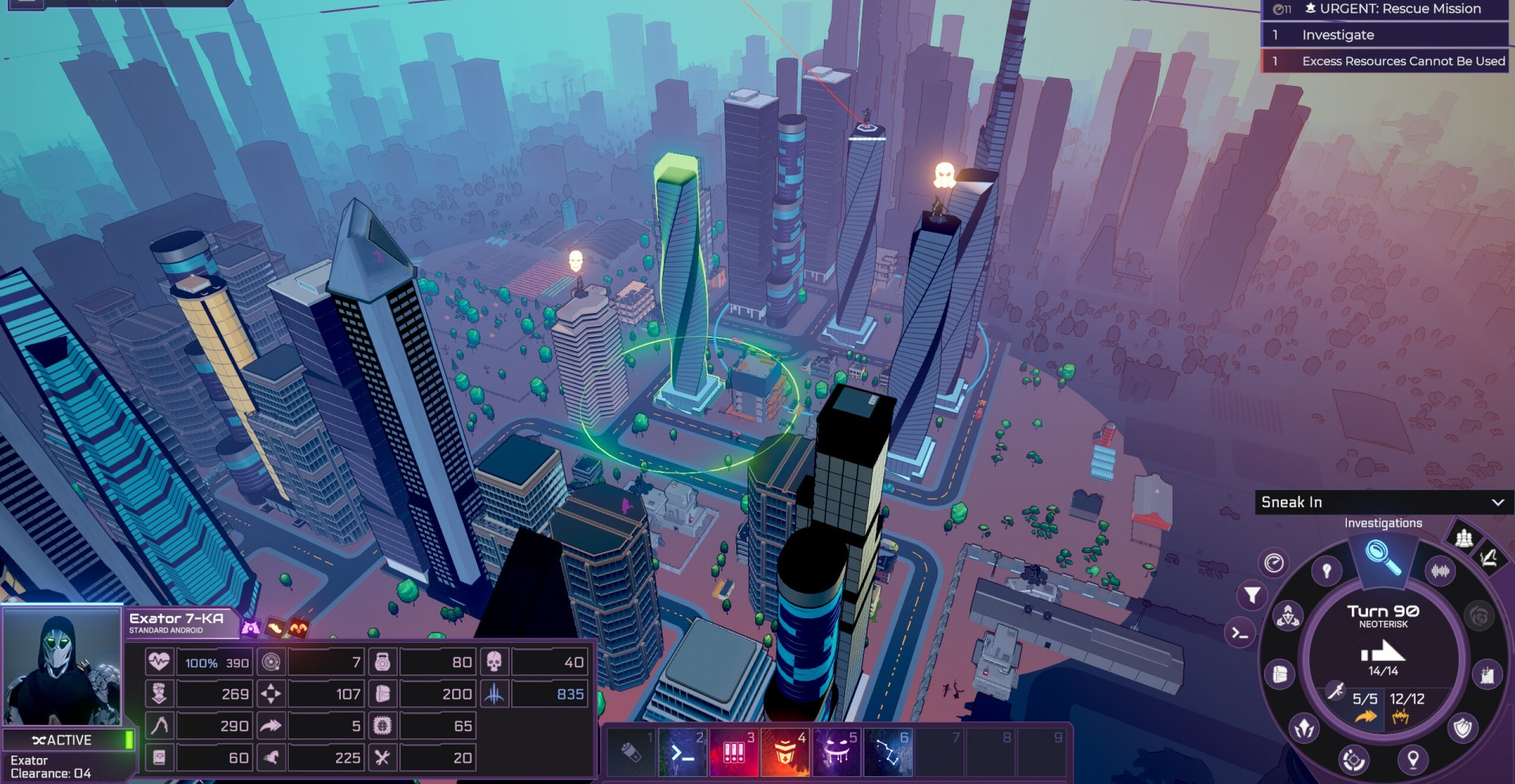1515x784 pixels.
Task: Select the Exator 7-KA portrait
Action: 62,667
